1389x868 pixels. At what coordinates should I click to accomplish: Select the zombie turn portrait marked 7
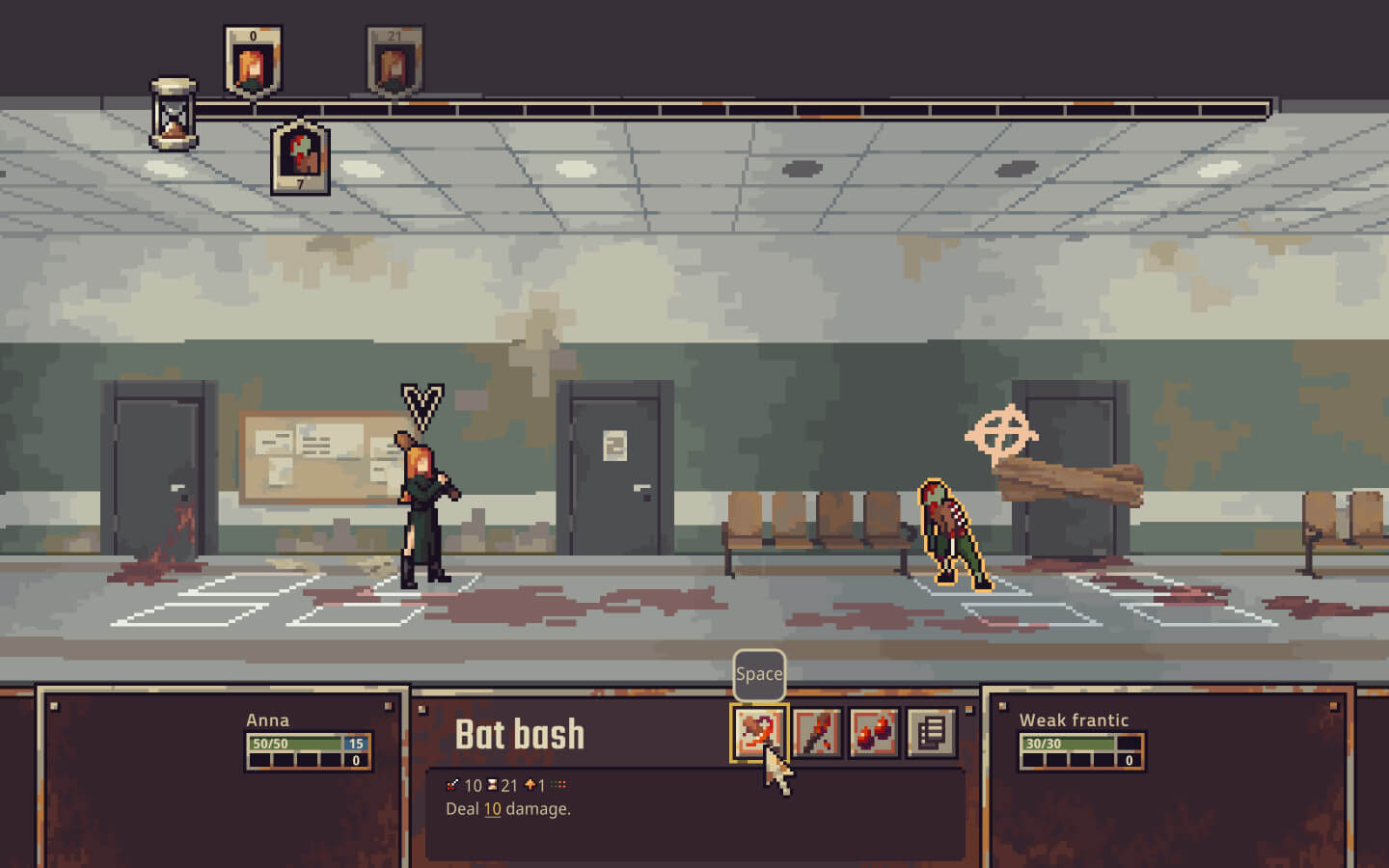coord(300,157)
